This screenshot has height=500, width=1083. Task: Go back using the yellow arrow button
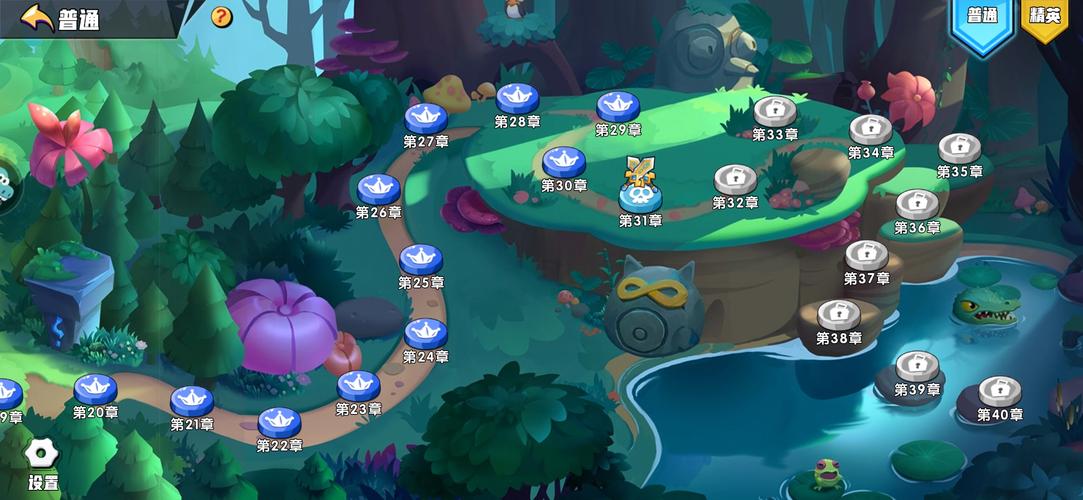tap(37, 17)
